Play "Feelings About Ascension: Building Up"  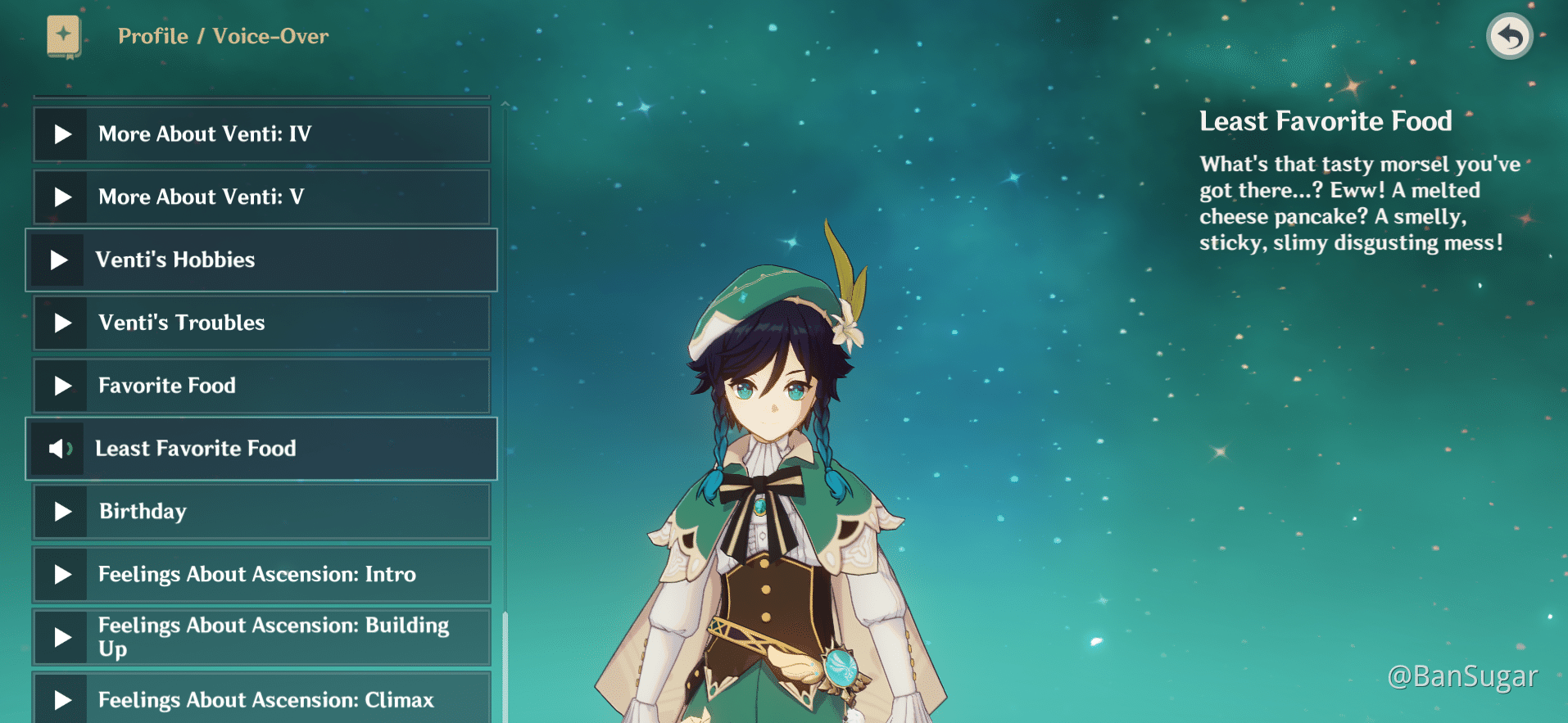click(x=61, y=637)
